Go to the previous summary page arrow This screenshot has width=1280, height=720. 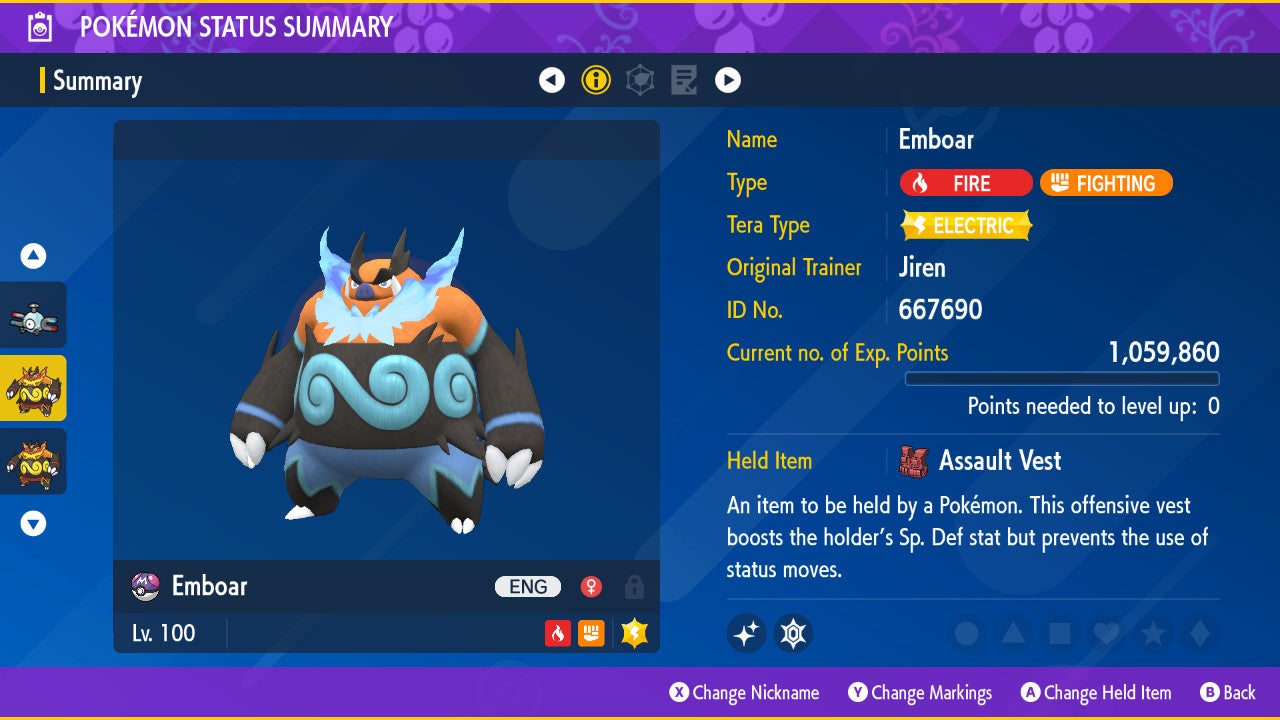click(552, 80)
